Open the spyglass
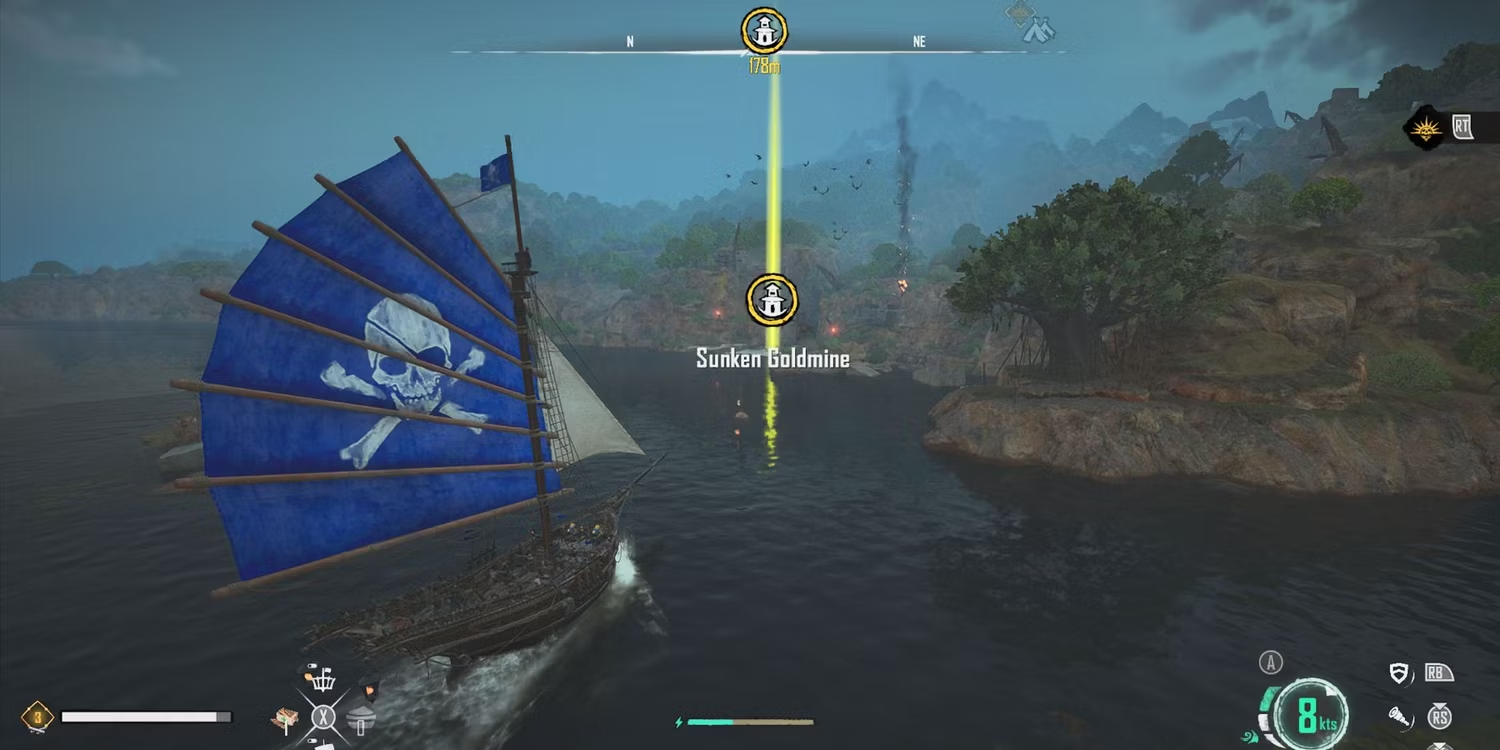The height and width of the screenshot is (750, 1500). tap(1400, 716)
